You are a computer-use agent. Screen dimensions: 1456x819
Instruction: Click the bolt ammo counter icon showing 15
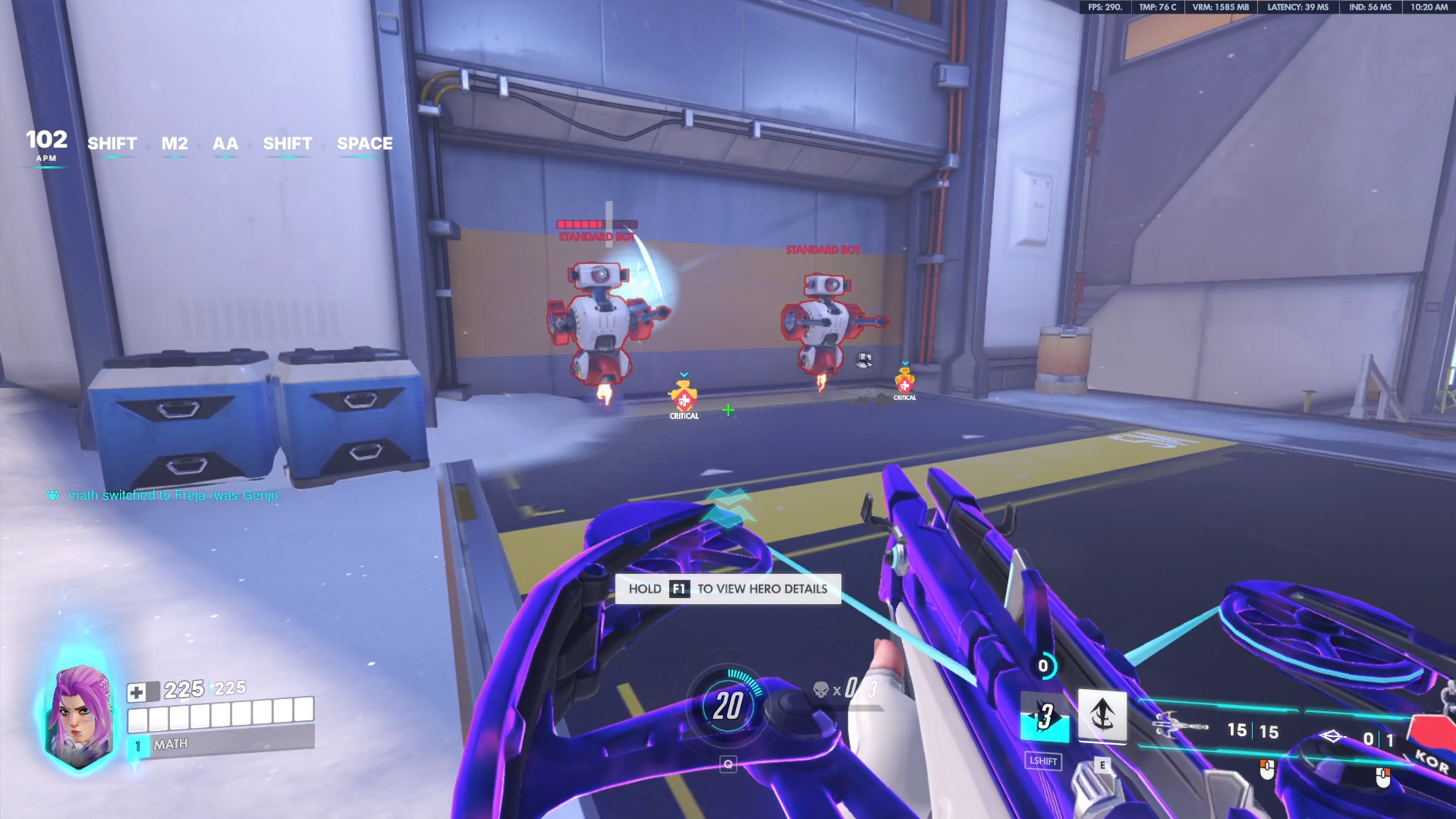coord(1171,727)
